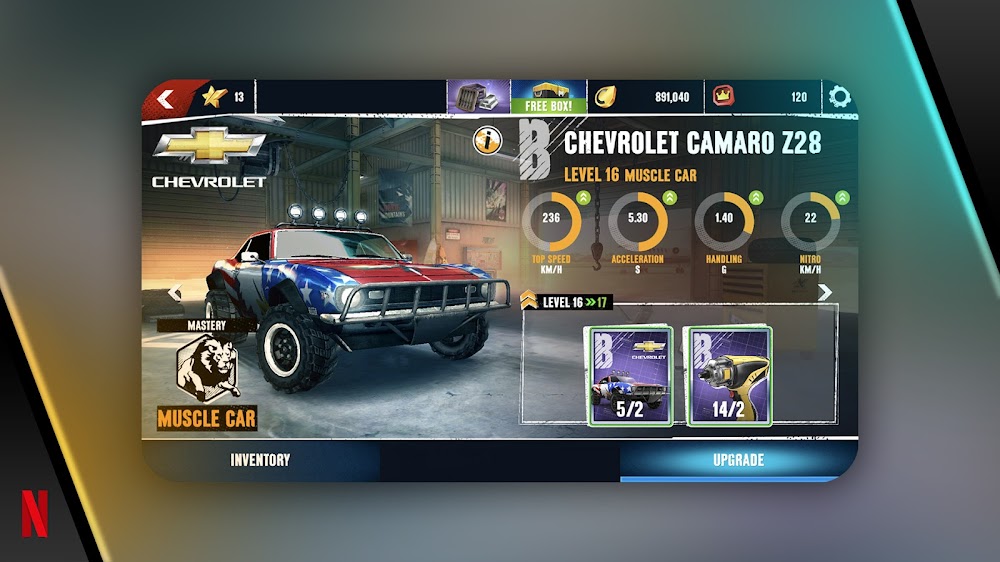
Task: Select the power drill tool card 14/2
Action: 729,376
